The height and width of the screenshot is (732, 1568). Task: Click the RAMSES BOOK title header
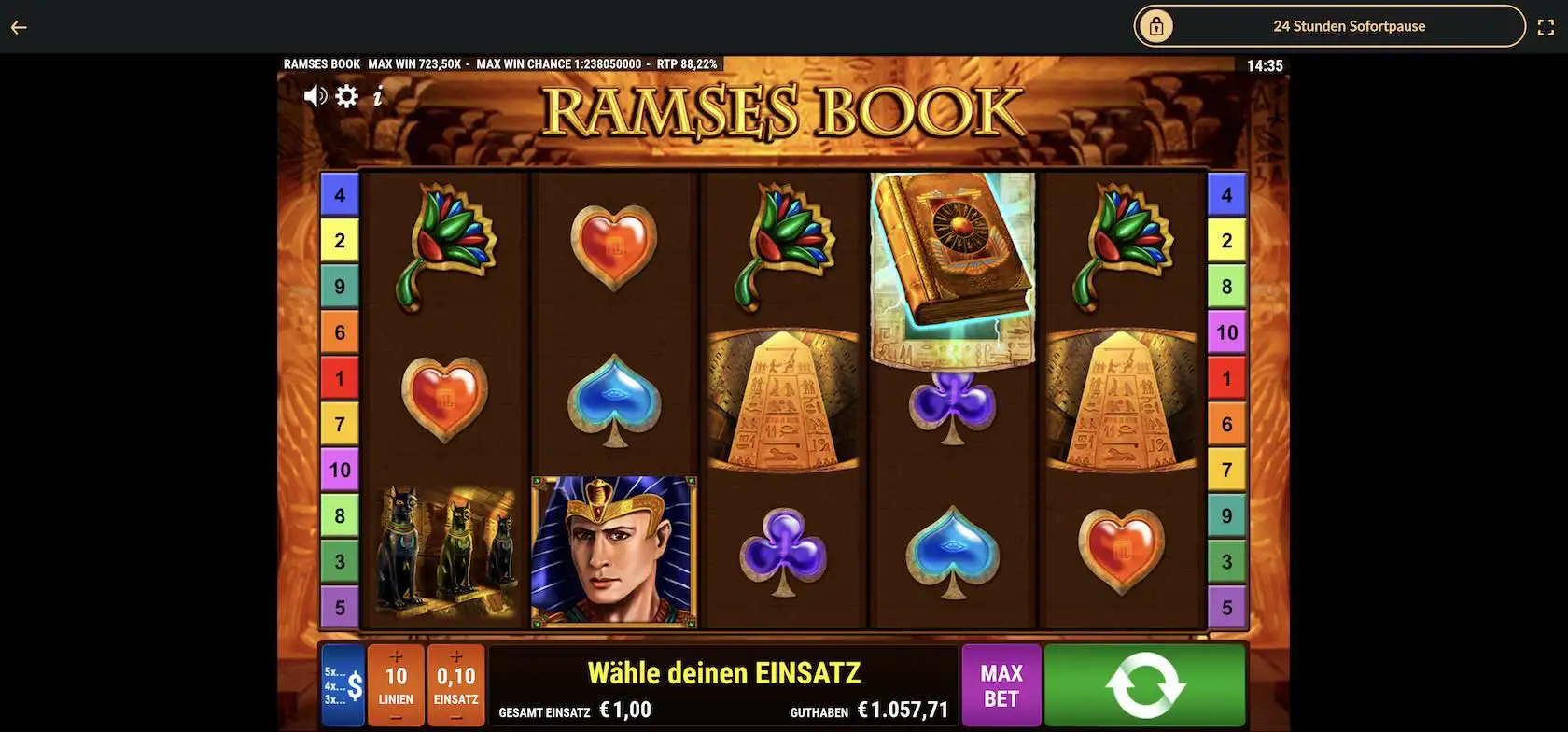tap(782, 110)
